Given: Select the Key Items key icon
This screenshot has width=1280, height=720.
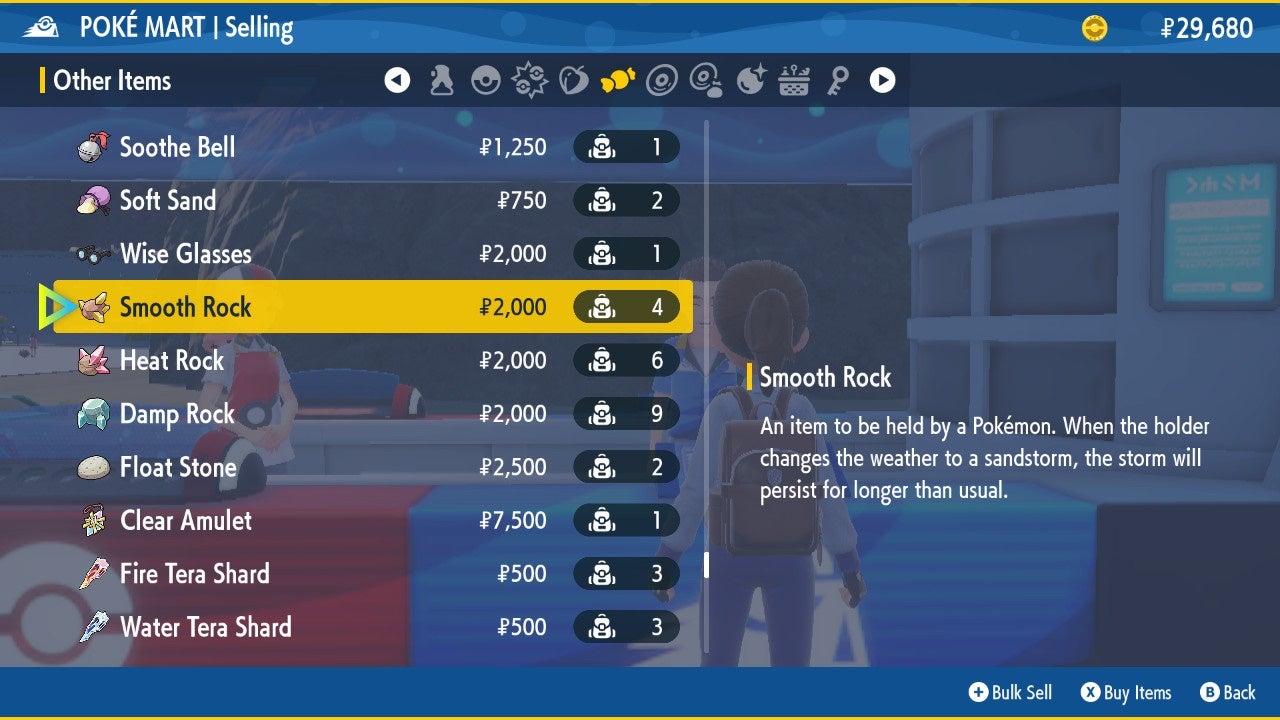Looking at the screenshot, I should coord(838,80).
